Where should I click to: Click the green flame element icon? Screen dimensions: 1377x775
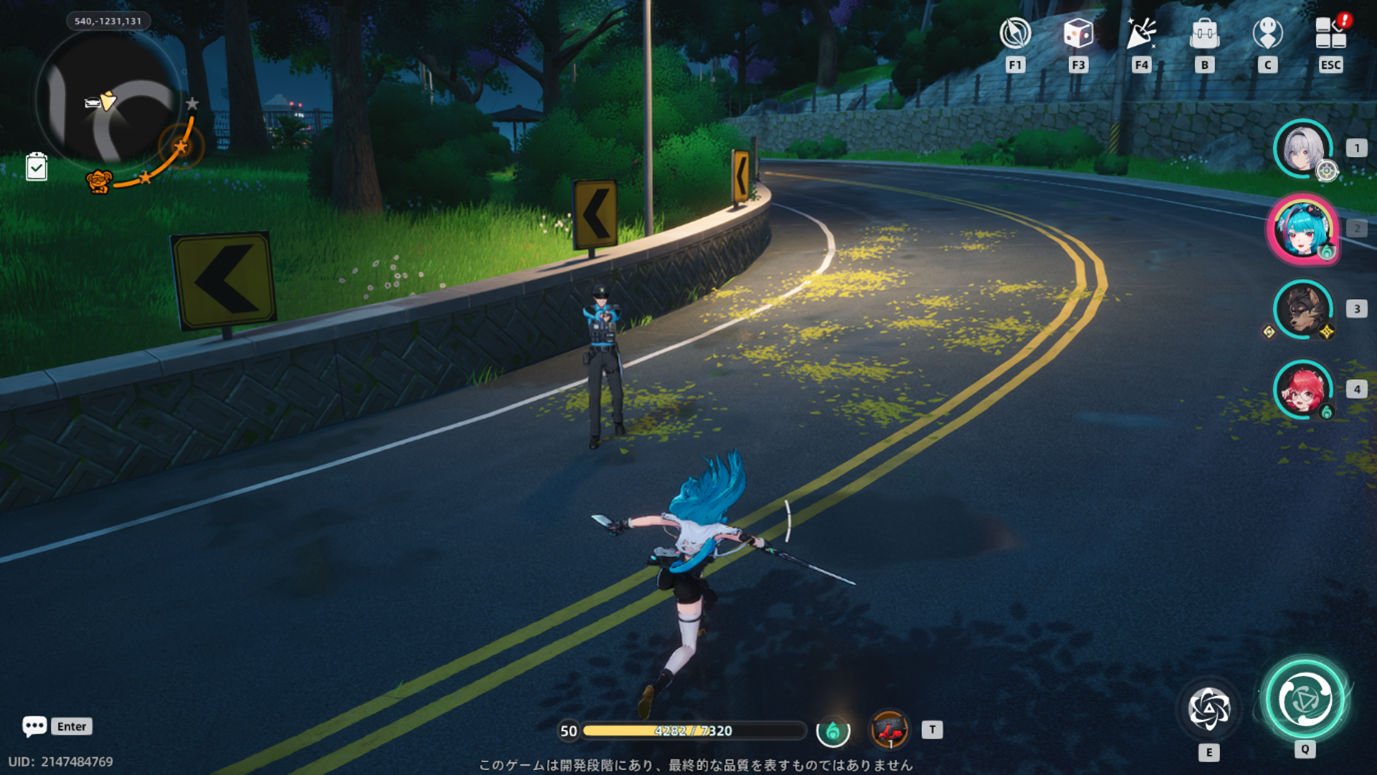[x=833, y=731]
